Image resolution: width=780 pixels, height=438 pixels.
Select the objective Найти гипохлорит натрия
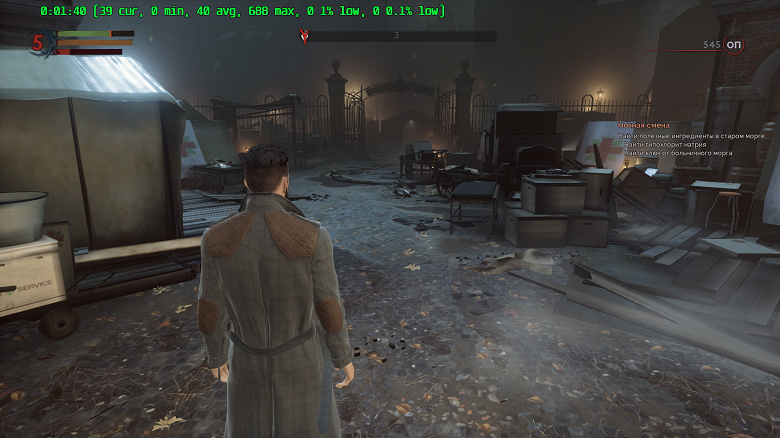(x=661, y=144)
